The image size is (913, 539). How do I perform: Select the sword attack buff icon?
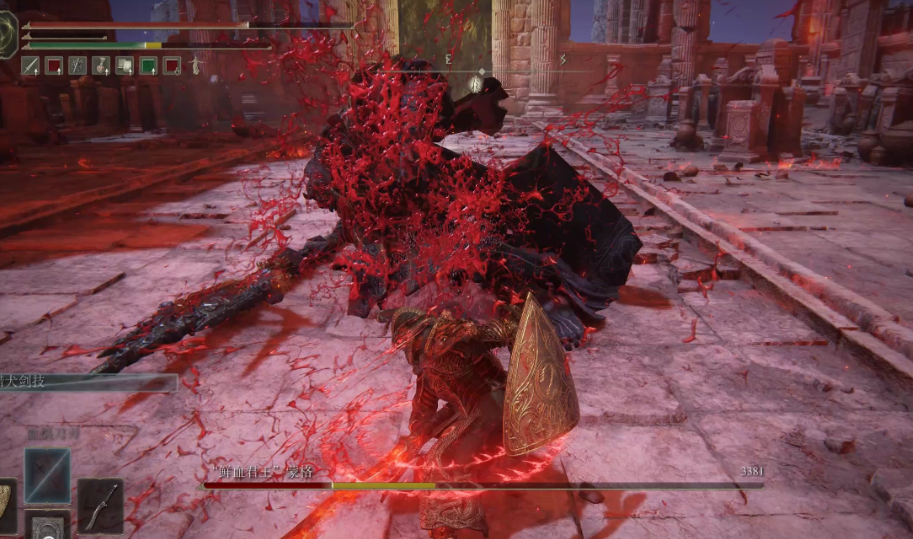tap(30, 66)
